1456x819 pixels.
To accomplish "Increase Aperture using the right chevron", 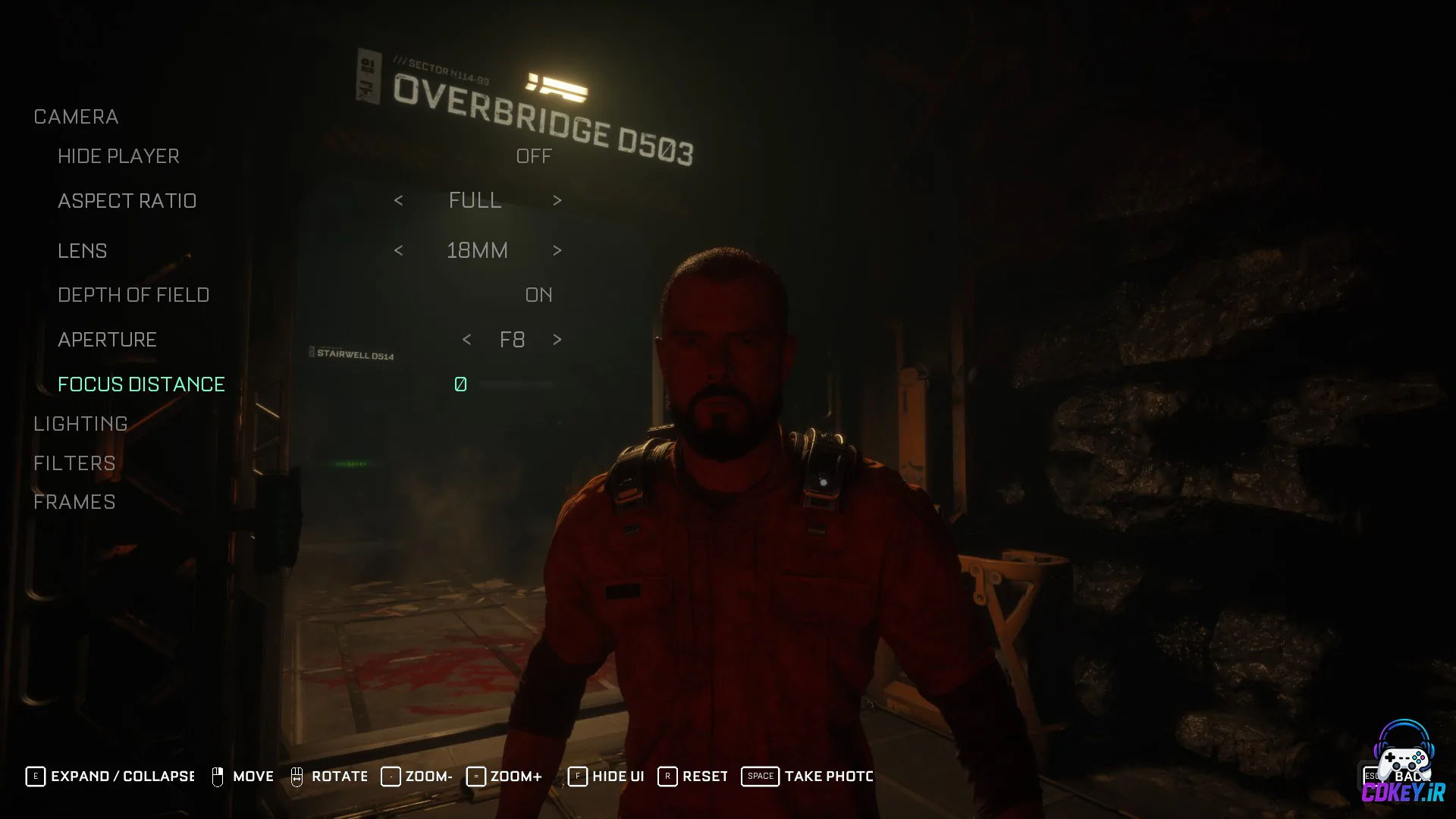I will pos(557,340).
